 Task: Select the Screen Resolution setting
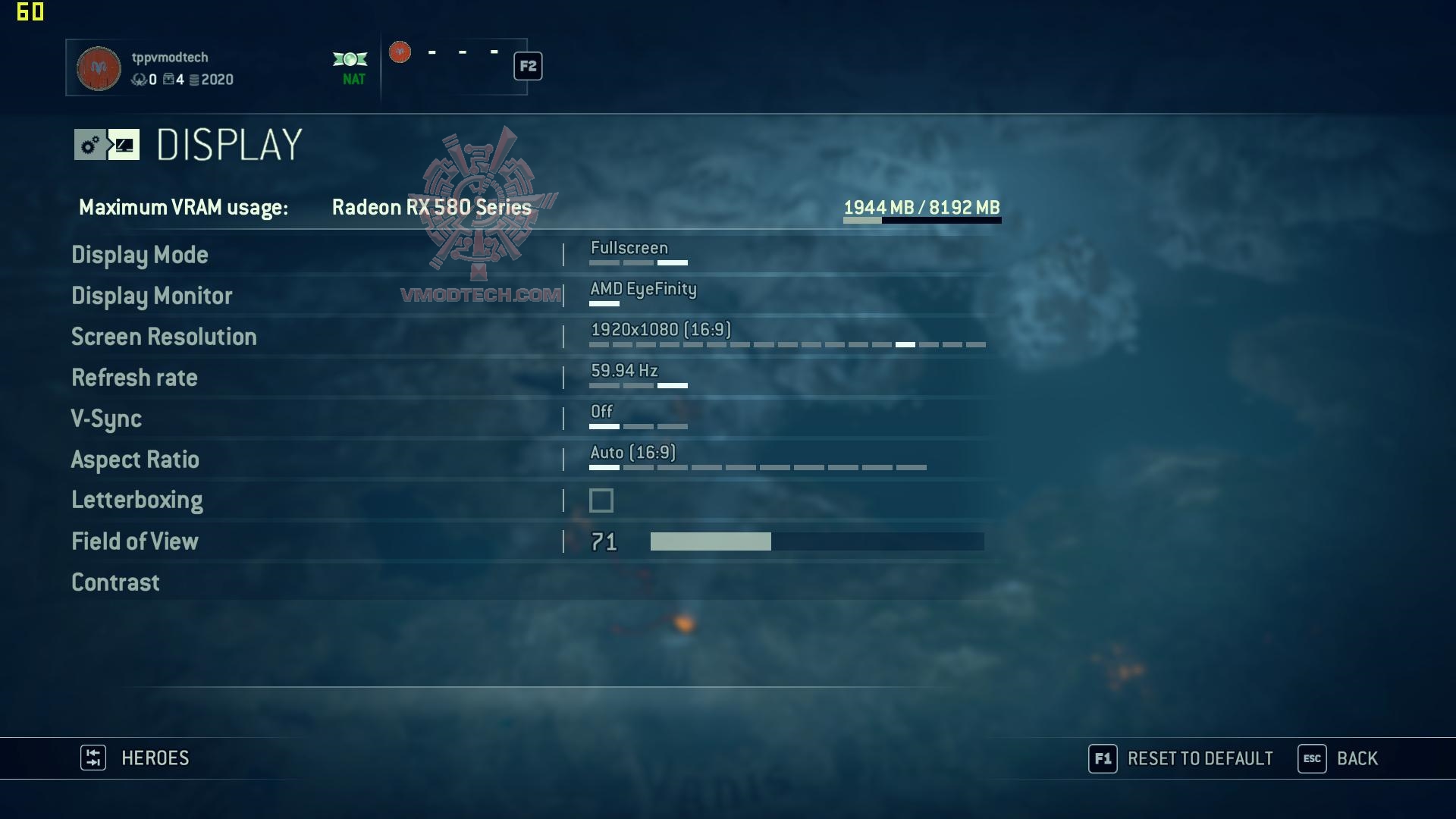[x=164, y=337]
